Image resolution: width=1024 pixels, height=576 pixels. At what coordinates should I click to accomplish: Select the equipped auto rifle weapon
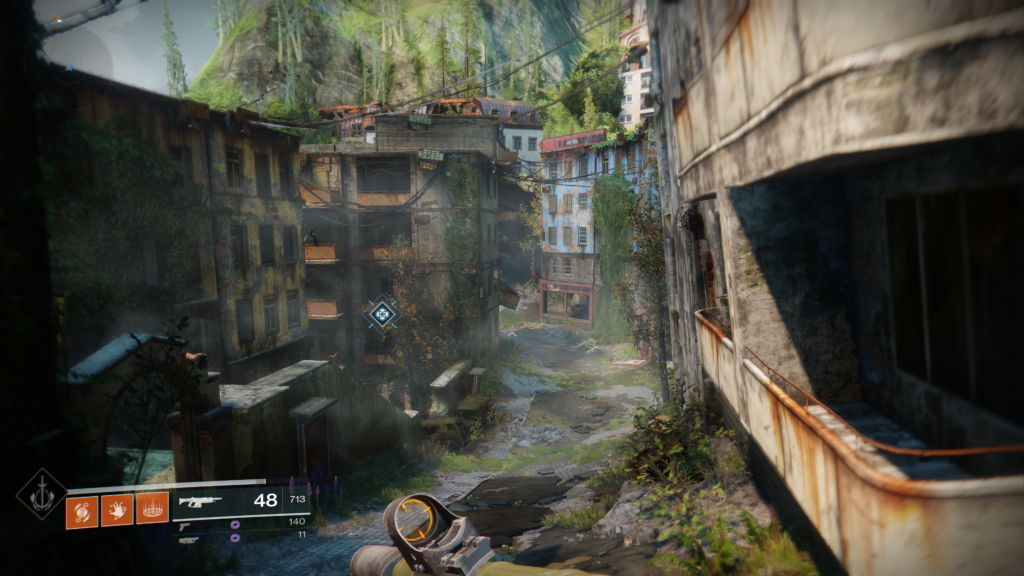point(199,502)
